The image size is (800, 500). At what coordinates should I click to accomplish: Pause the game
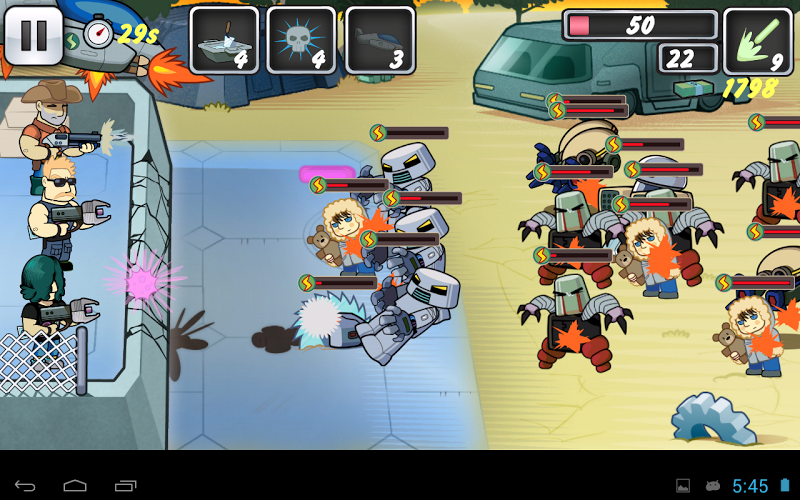pyautogui.click(x=34, y=35)
